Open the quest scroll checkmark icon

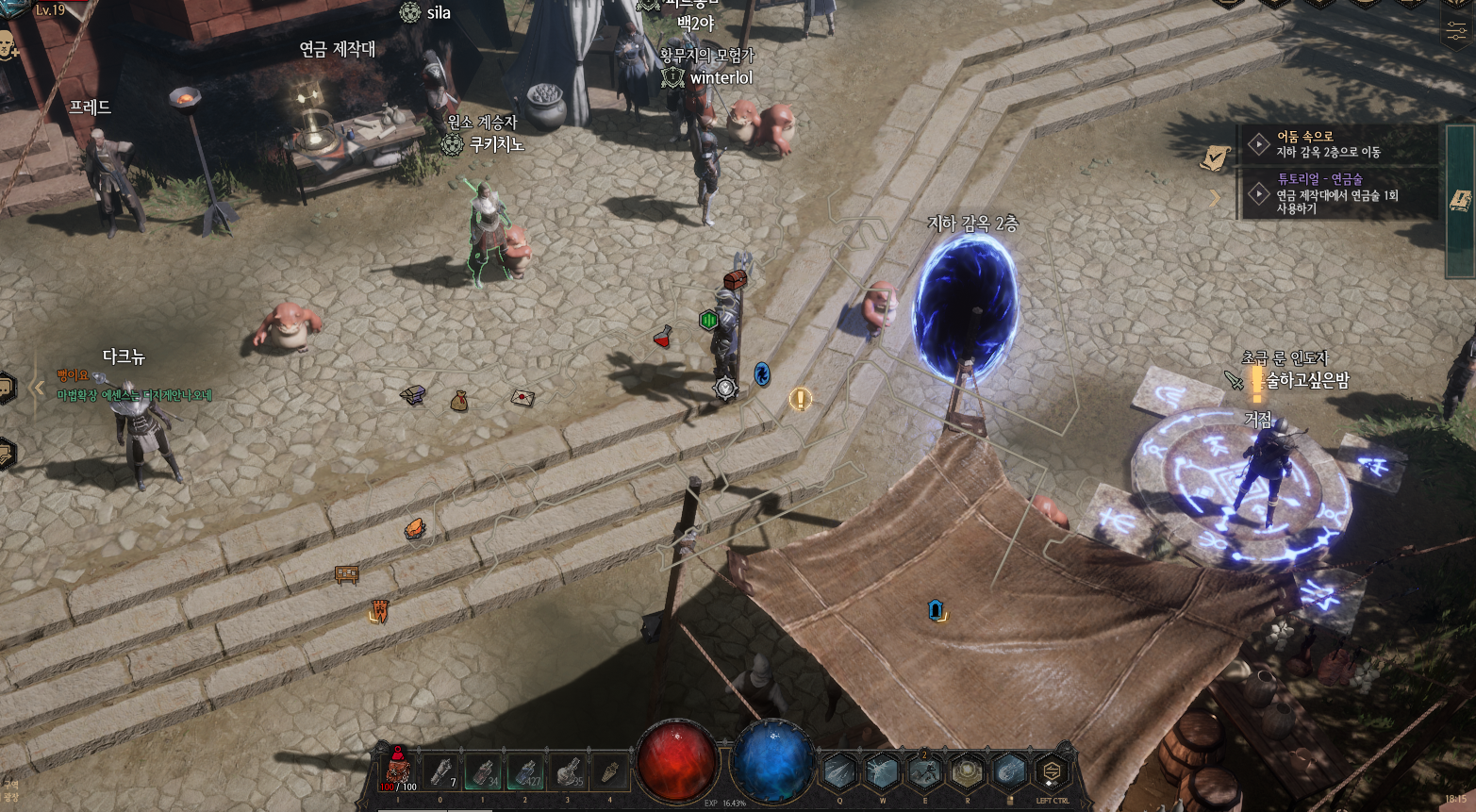pyautogui.click(x=1216, y=157)
